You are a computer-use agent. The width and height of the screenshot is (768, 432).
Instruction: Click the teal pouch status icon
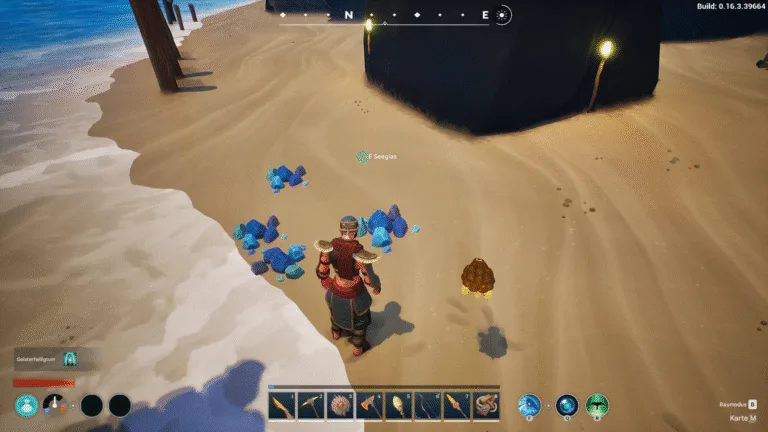(x=27, y=405)
